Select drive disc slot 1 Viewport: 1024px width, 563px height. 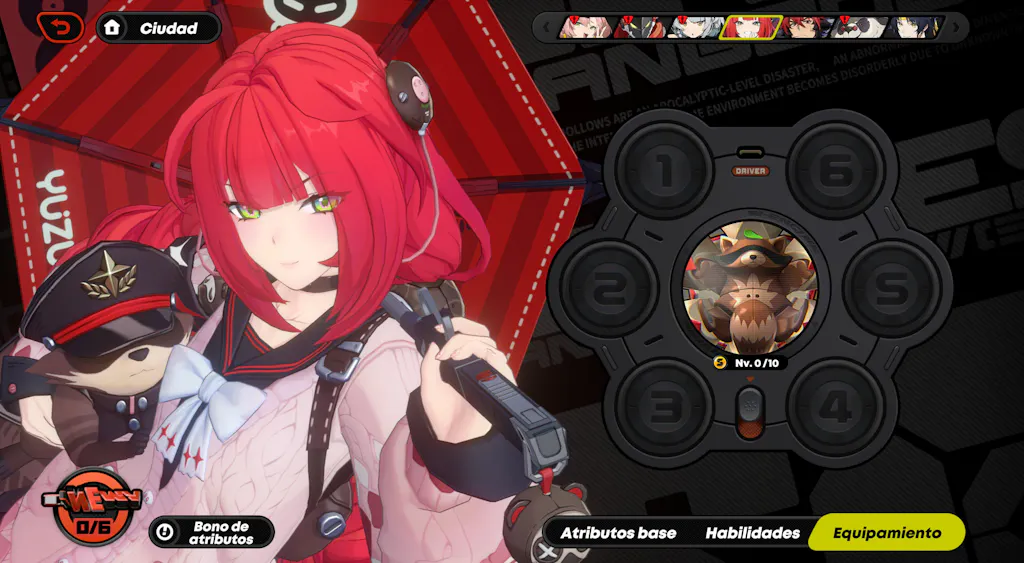pos(664,171)
